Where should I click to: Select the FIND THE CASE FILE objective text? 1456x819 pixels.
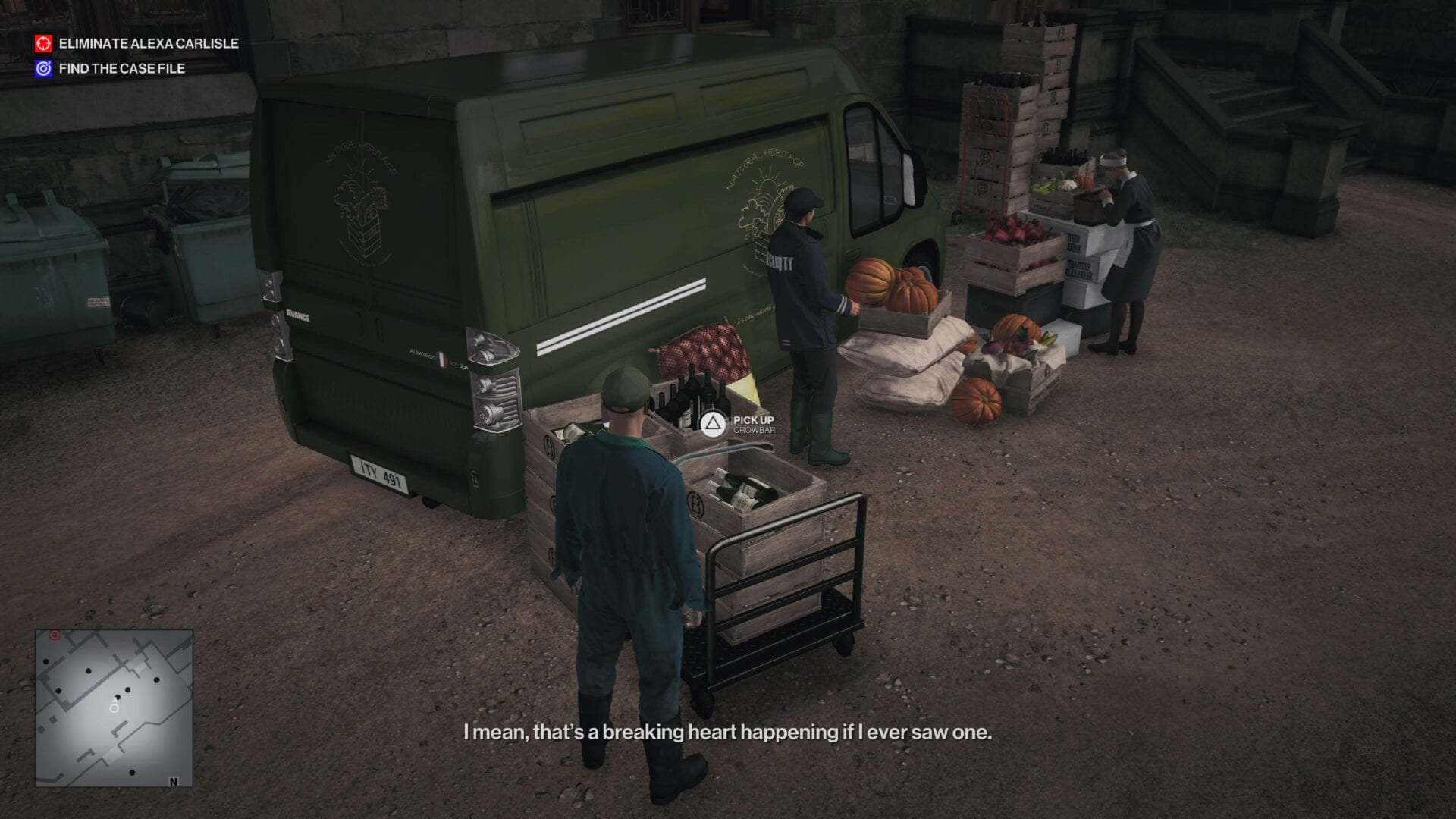click(121, 67)
